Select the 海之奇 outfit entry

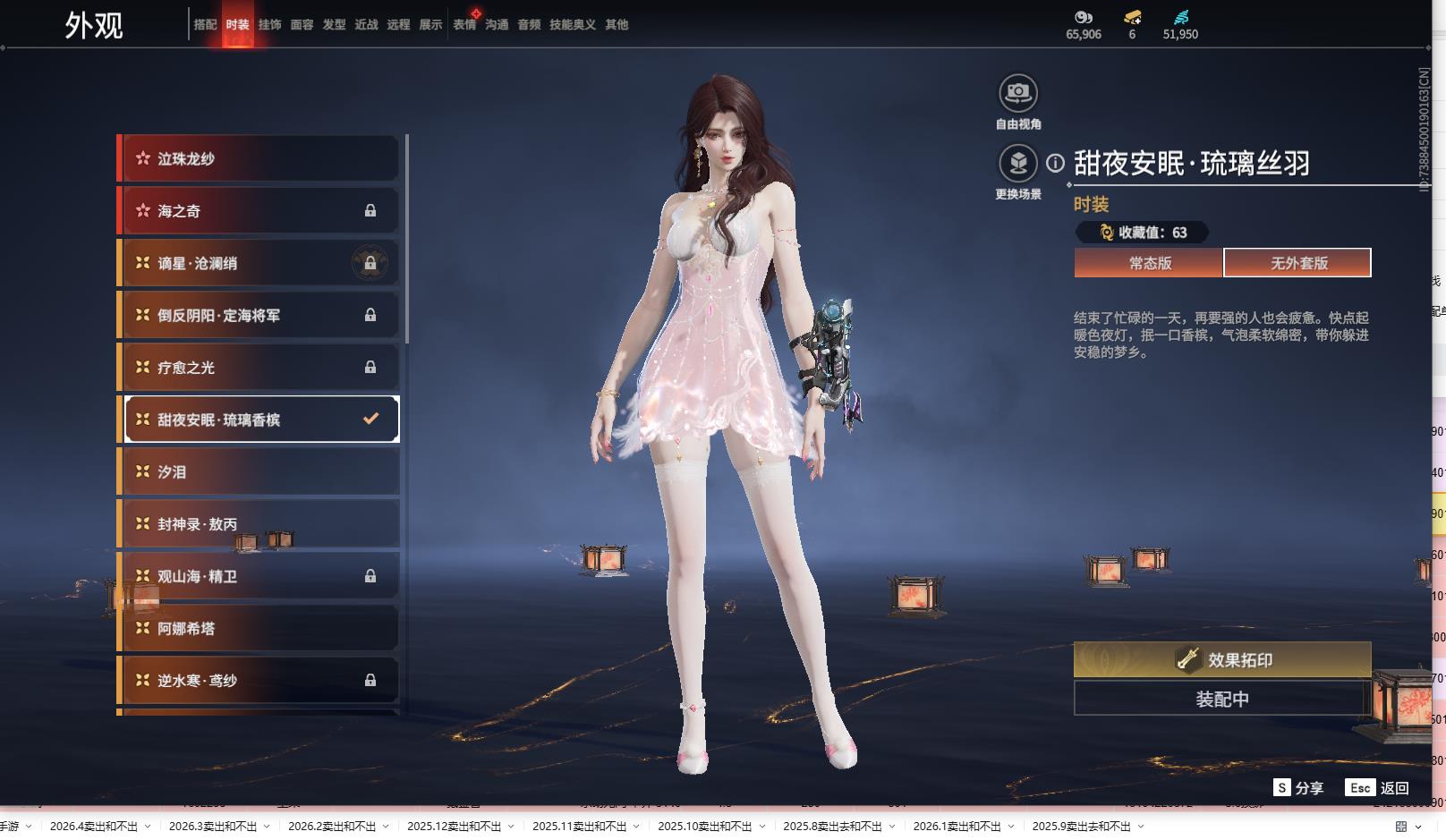[259, 211]
